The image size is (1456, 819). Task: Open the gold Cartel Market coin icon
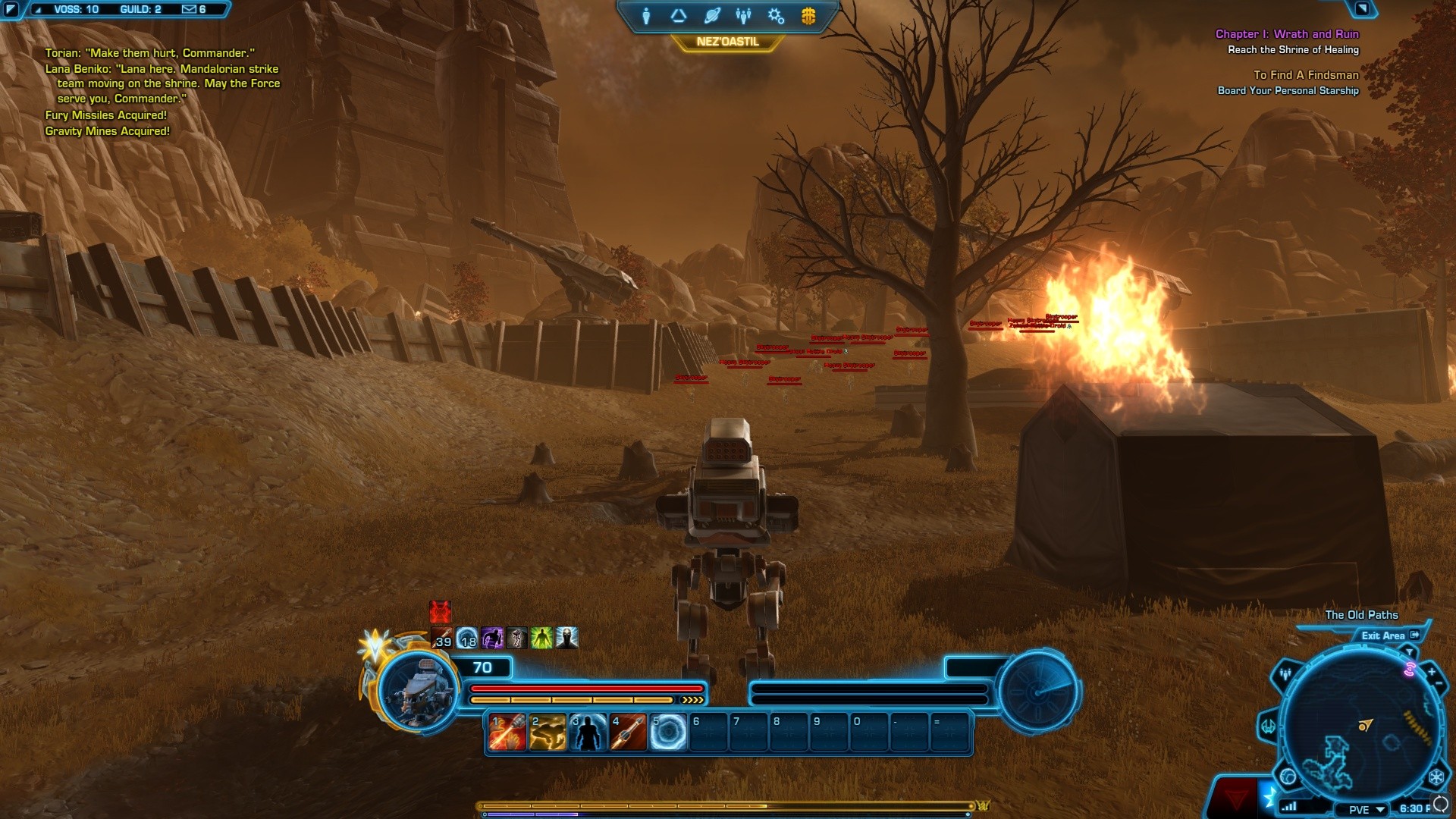point(808,16)
